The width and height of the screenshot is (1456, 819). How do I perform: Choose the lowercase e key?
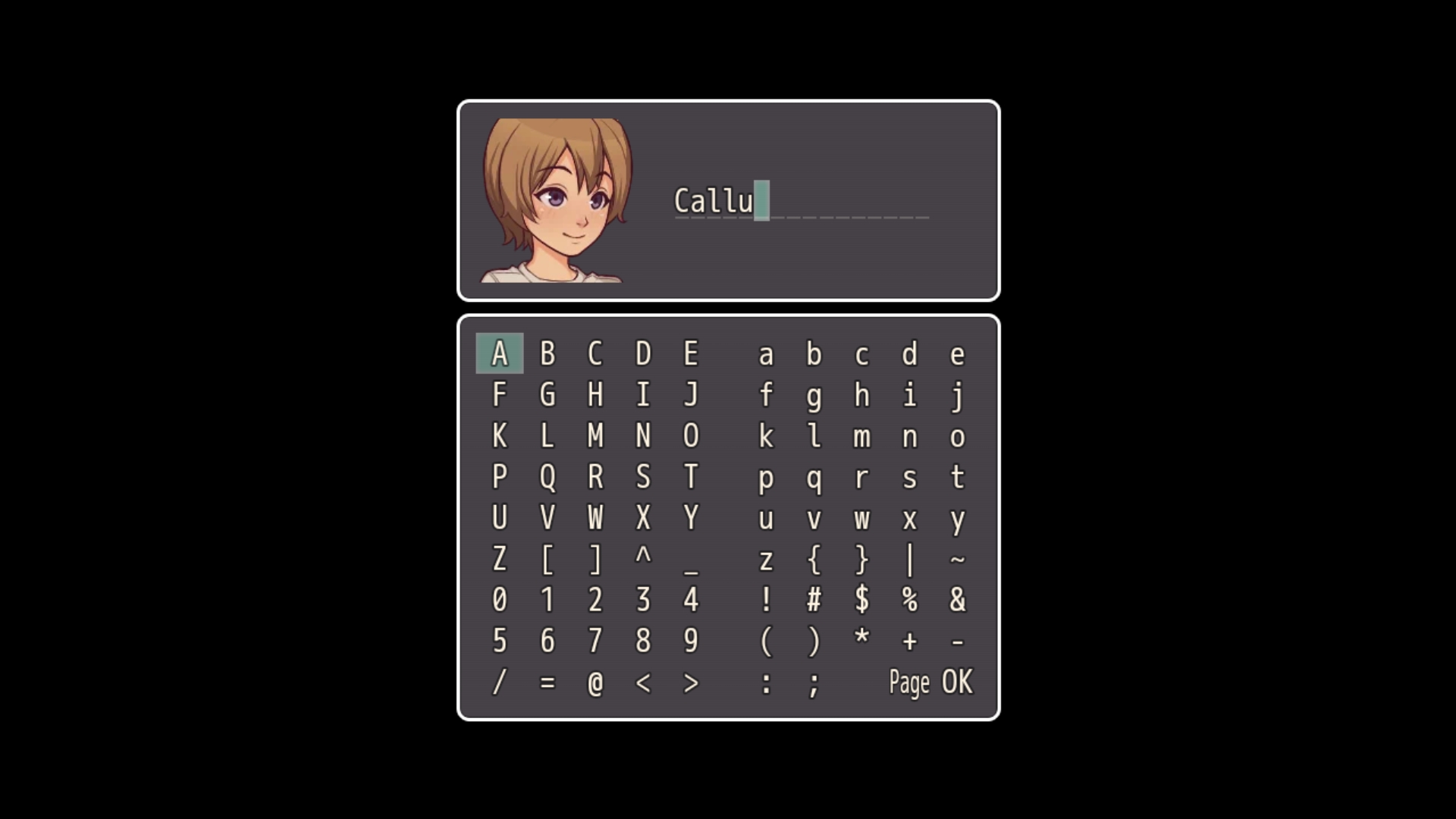957,354
